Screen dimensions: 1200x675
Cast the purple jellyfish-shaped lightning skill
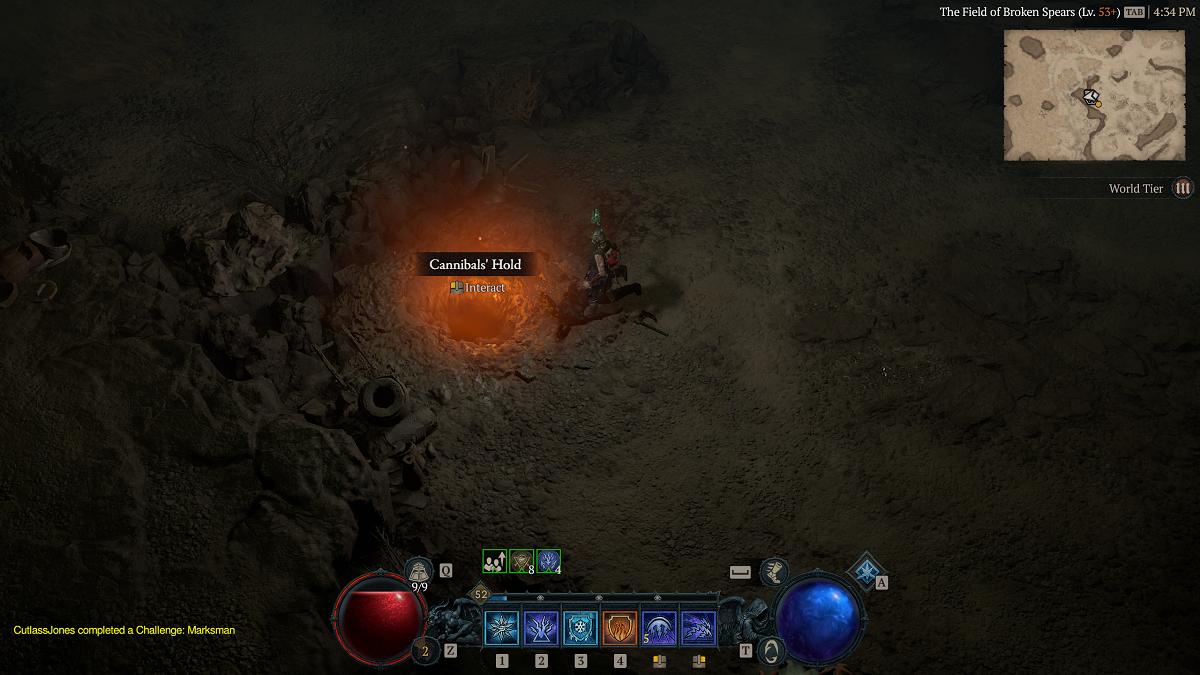pyautogui.click(x=659, y=629)
